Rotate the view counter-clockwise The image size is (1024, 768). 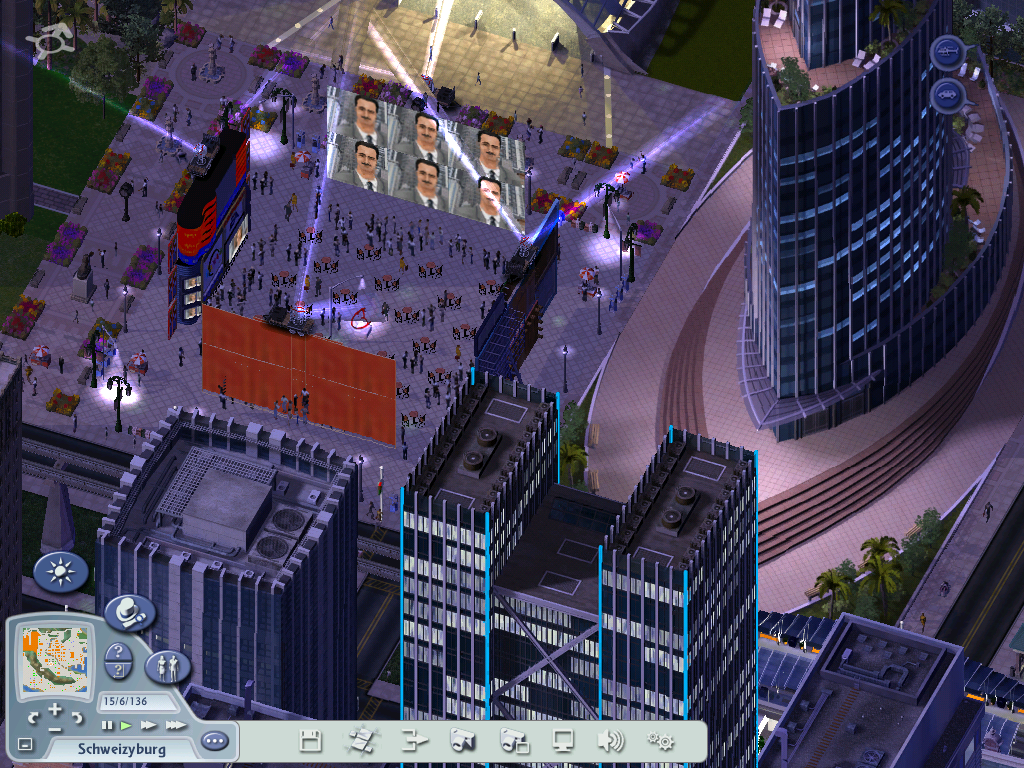(x=33, y=718)
